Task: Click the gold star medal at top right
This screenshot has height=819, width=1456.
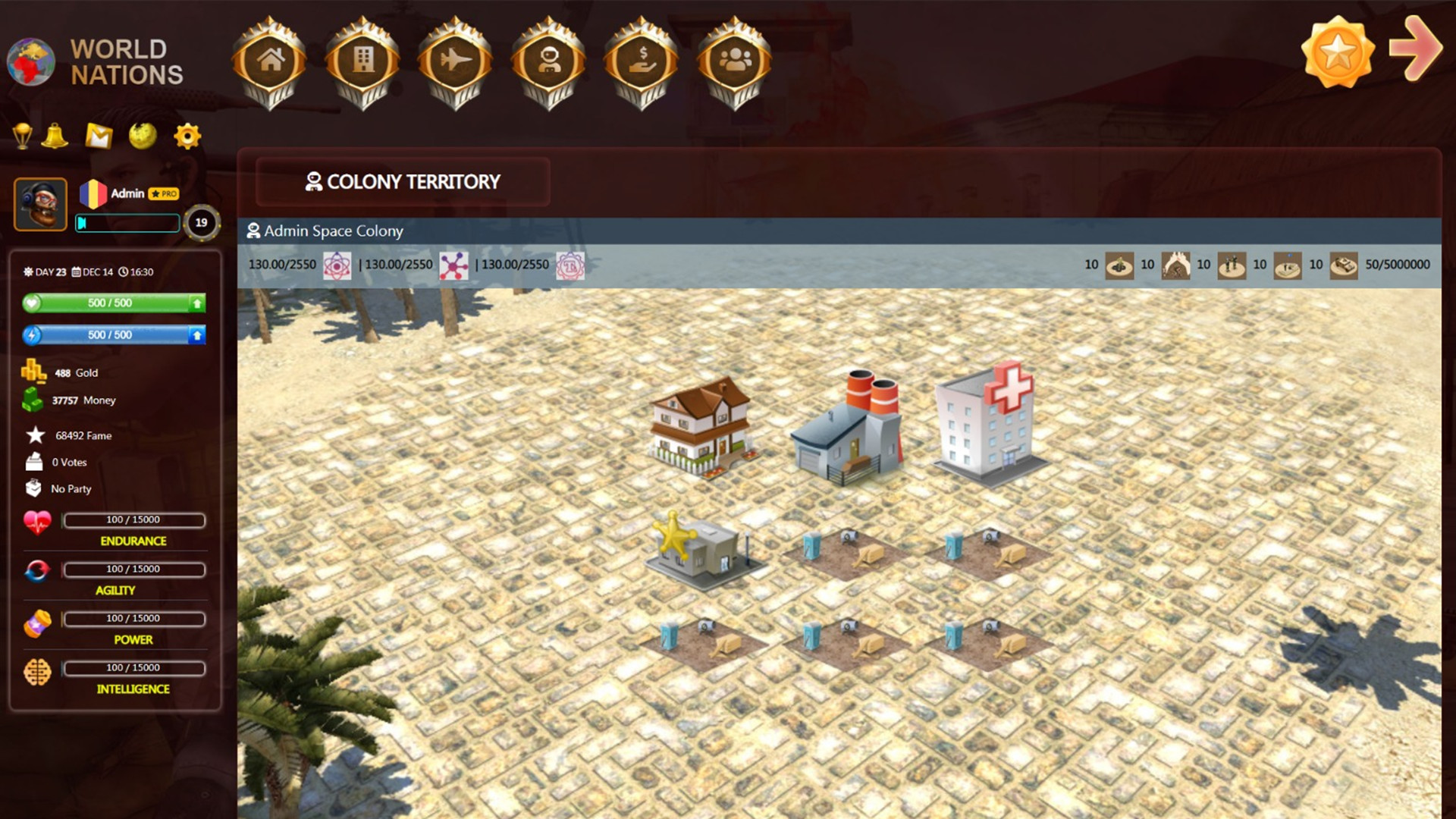Action: click(x=1337, y=52)
